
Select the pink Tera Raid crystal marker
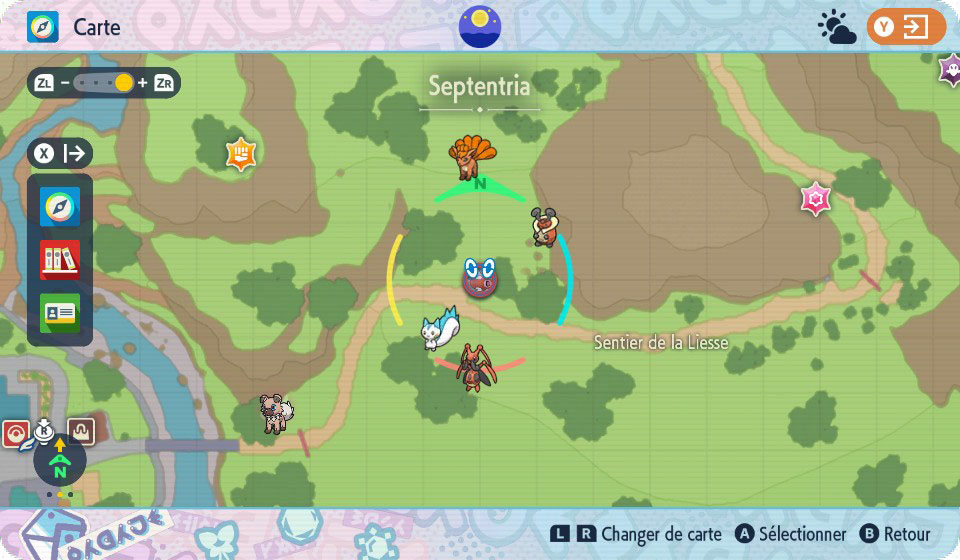pos(816,200)
